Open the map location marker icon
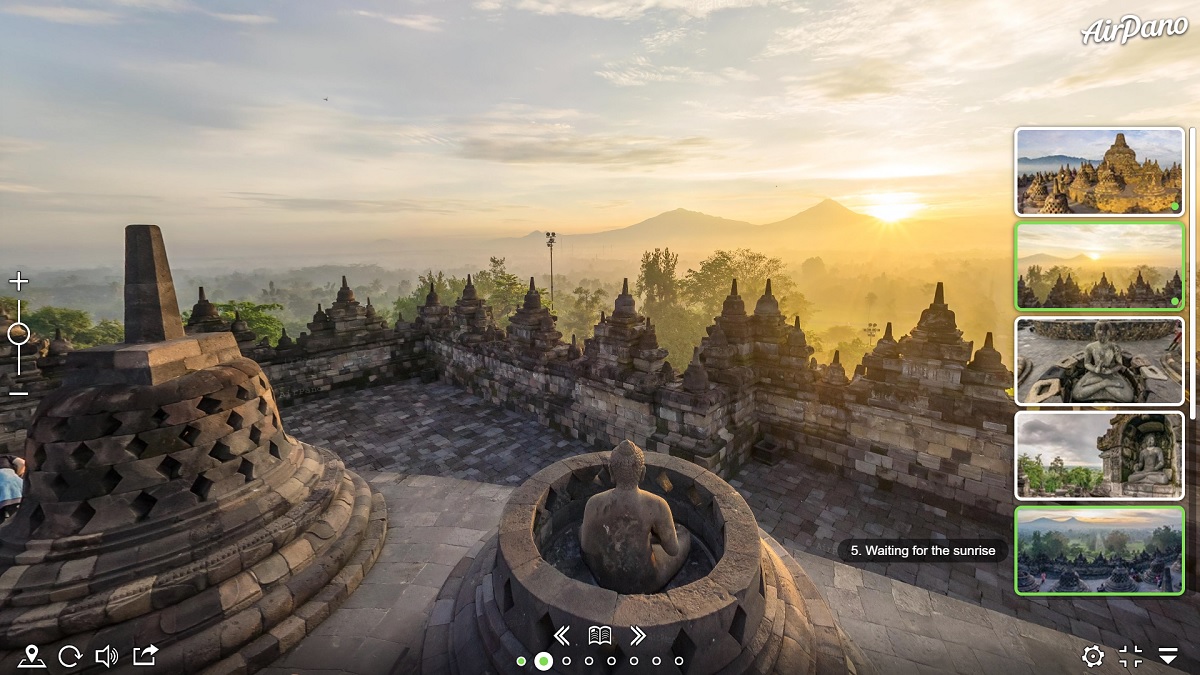The width and height of the screenshot is (1200, 675). (32, 656)
